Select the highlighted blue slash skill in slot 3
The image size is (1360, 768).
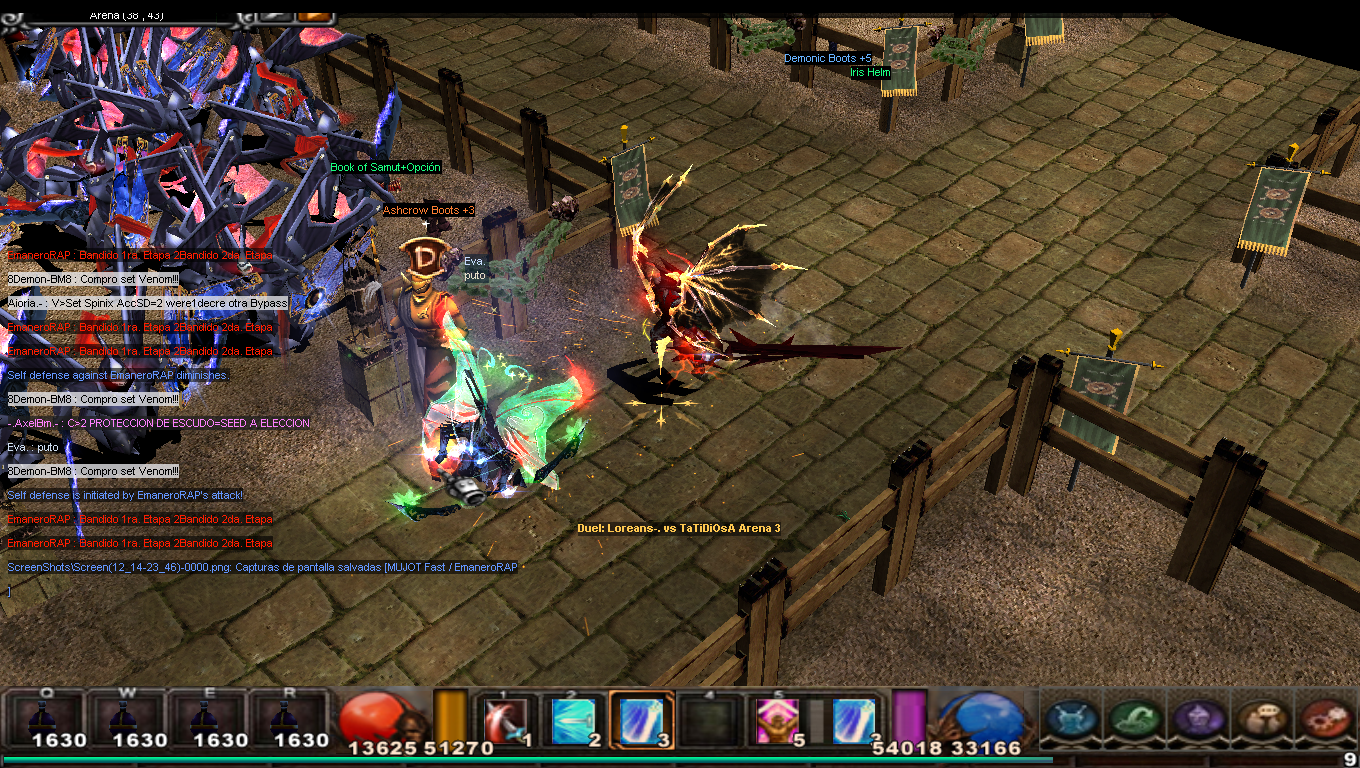click(641, 719)
